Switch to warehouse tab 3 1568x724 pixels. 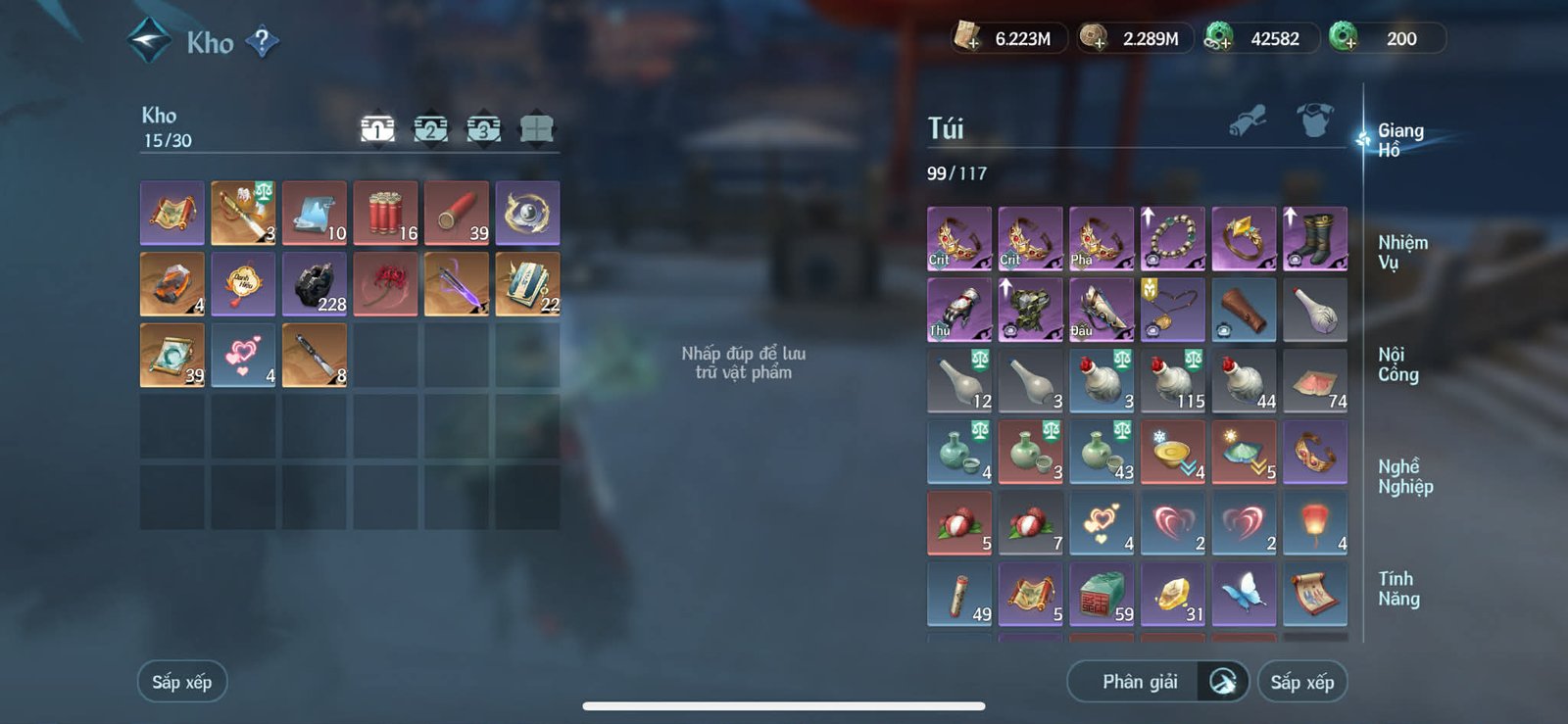tap(483, 128)
